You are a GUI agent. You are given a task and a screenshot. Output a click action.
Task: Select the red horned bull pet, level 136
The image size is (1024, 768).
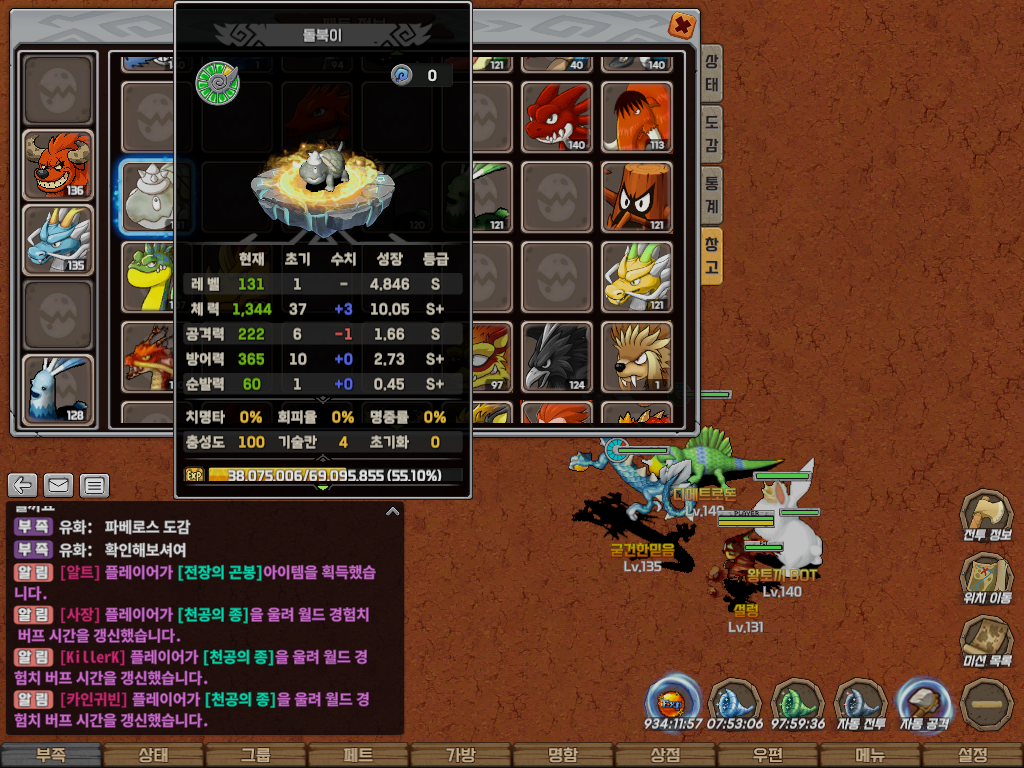click(58, 165)
